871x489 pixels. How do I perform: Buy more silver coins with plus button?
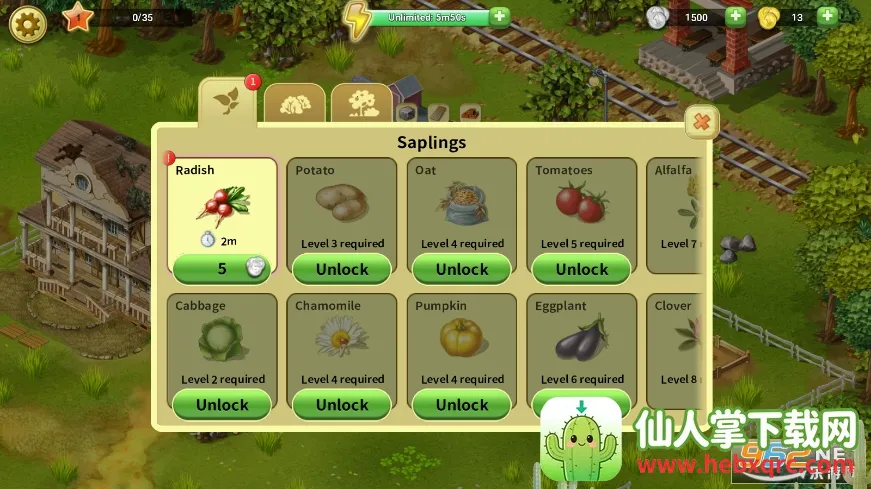point(735,17)
